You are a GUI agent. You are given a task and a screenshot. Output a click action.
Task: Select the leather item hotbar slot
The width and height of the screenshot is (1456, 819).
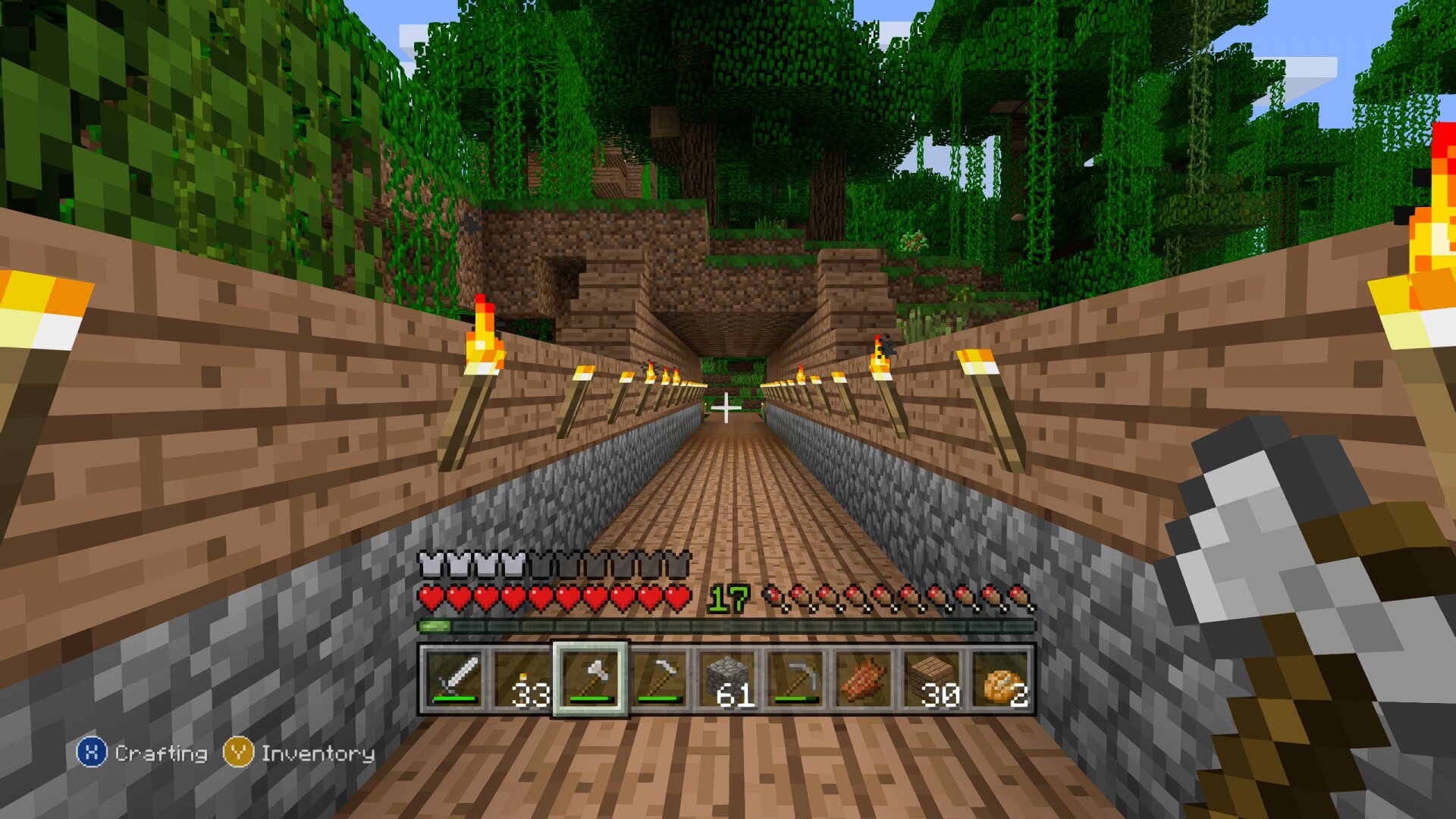pos(864,679)
